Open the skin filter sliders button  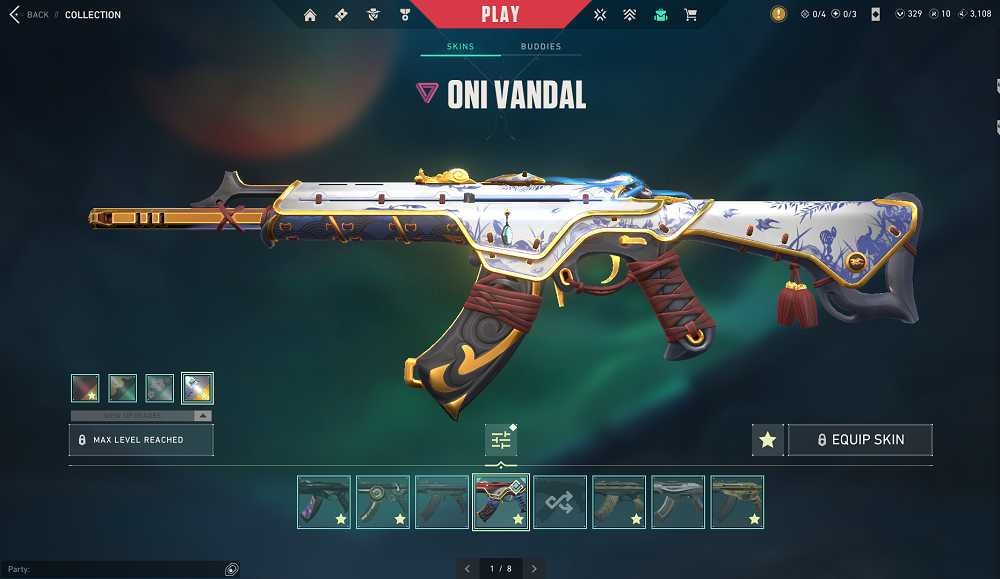(x=501, y=440)
